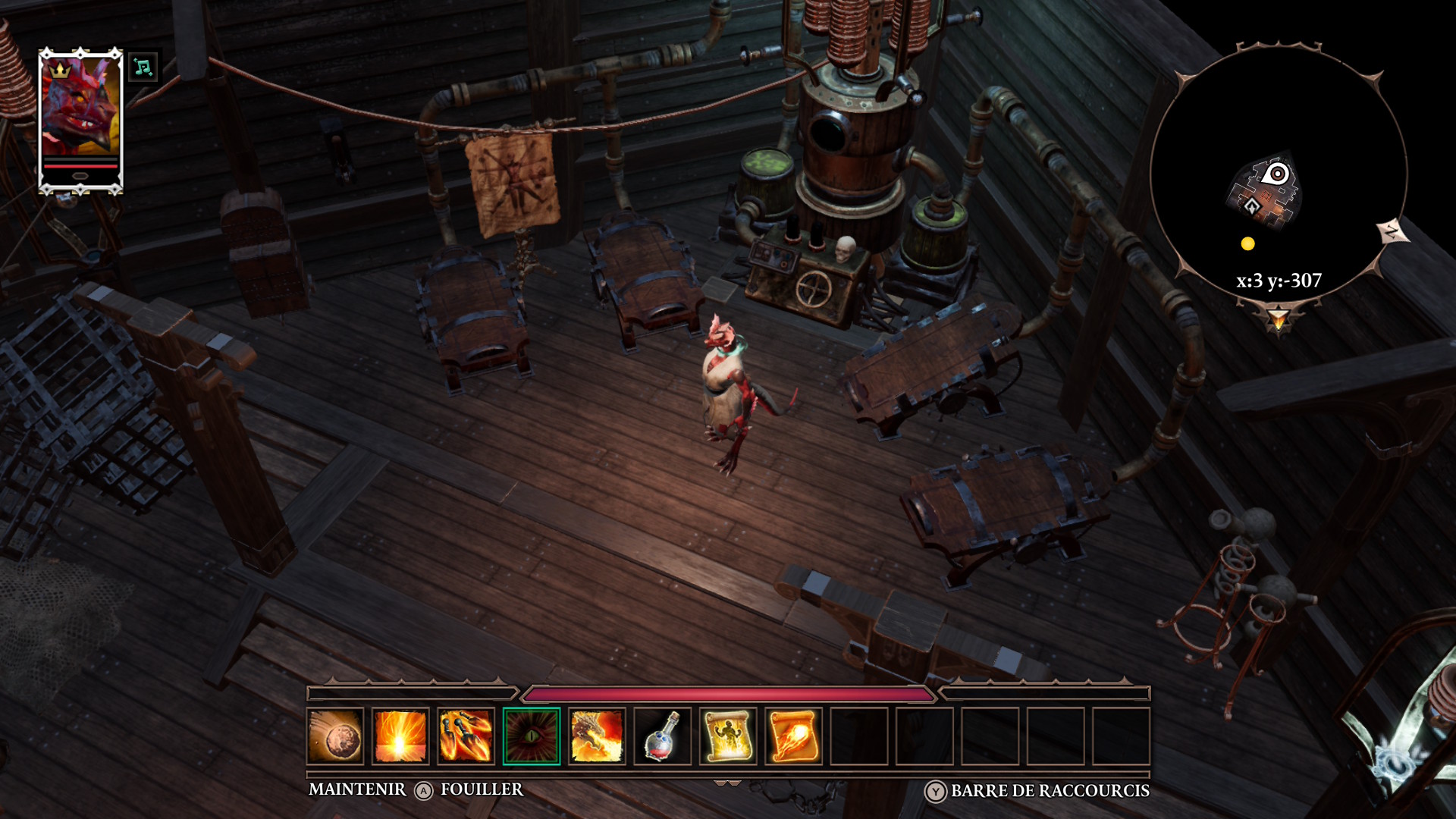The height and width of the screenshot is (819, 1456).
Task: Click the music note status icon
Action: pos(143,67)
